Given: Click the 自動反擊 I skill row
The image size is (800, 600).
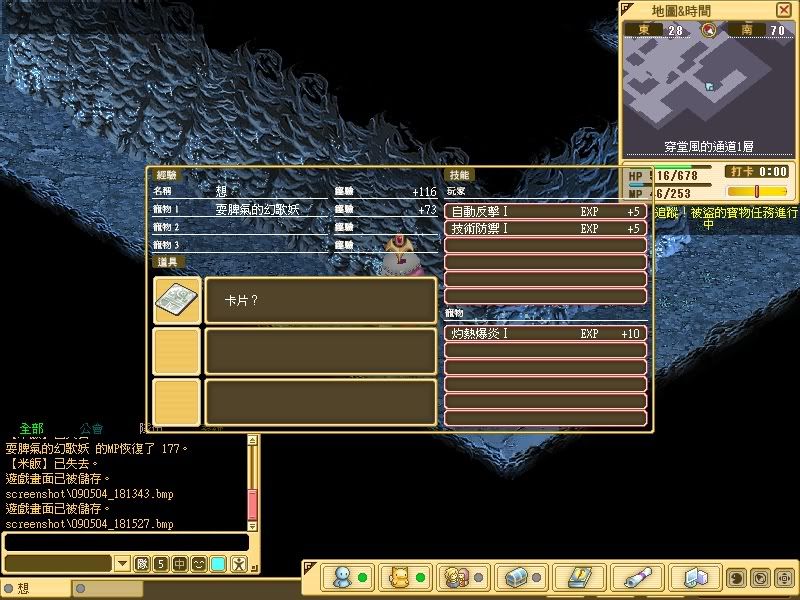Looking at the screenshot, I should pos(545,212).
